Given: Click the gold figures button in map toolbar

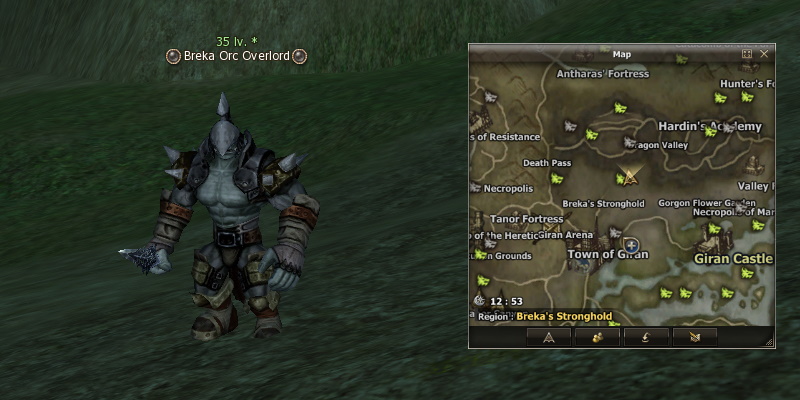Looking at the screenshot, I should pos(597,337).
